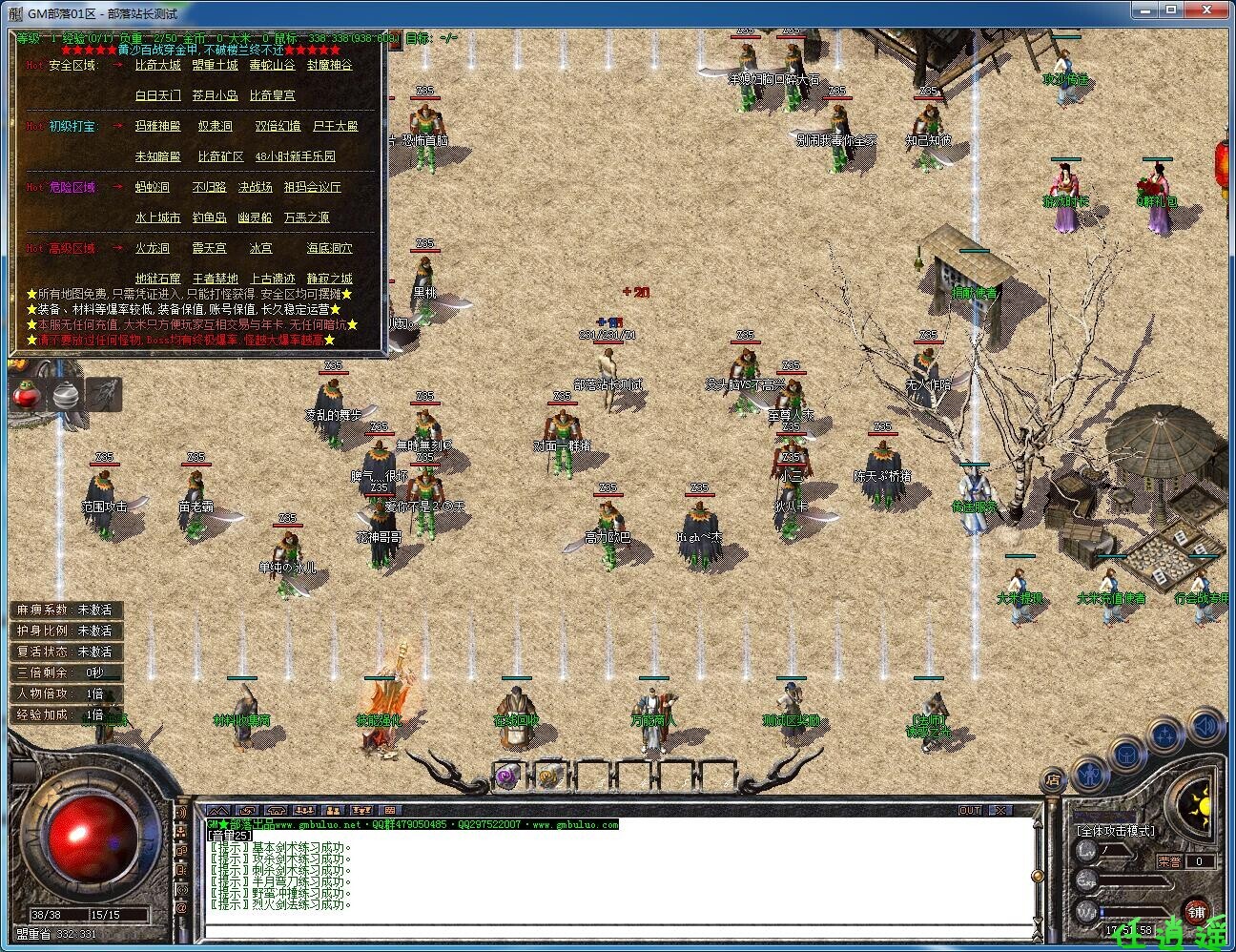Click the silver pot icon
The width and height of the screenshot is (1236, 952).
[x=65, y=395]
